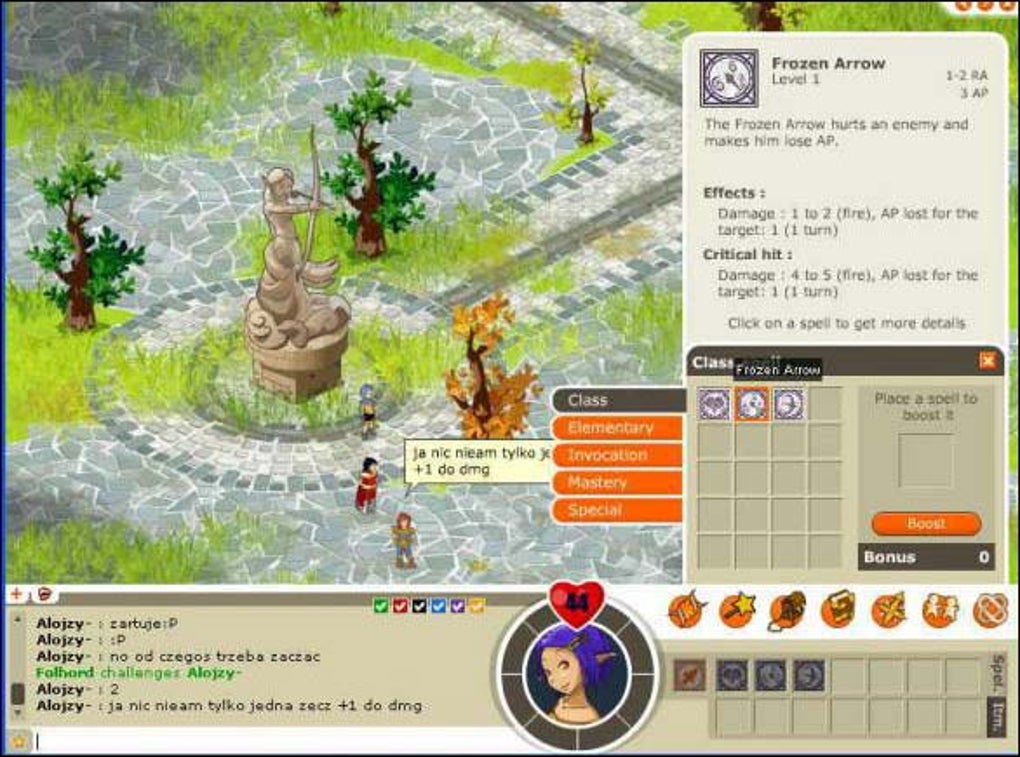Select the highlighted Frozen Arrow spell

[x=751, y=404]
